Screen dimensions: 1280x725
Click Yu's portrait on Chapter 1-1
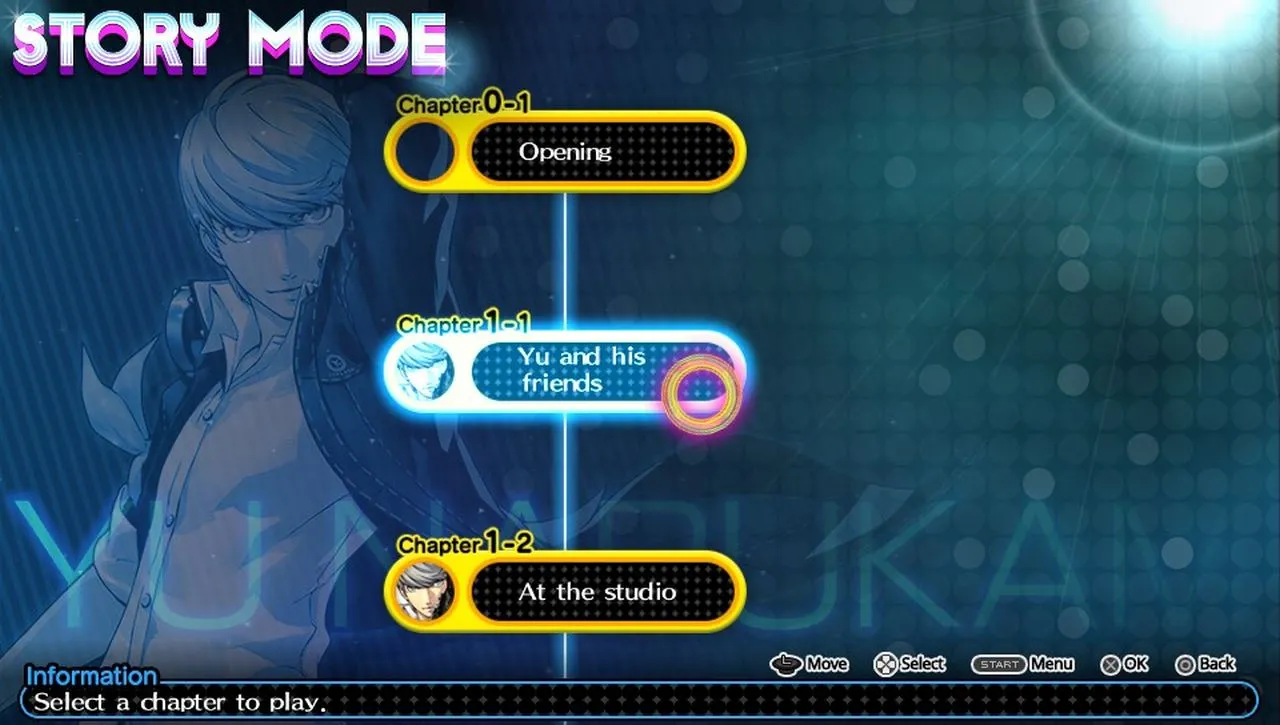(428, 371)
